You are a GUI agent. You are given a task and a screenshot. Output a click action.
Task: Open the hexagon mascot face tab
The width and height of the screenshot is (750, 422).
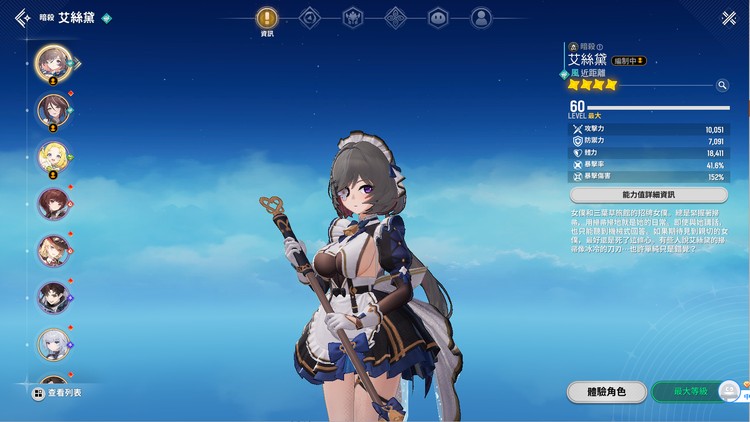438,18
